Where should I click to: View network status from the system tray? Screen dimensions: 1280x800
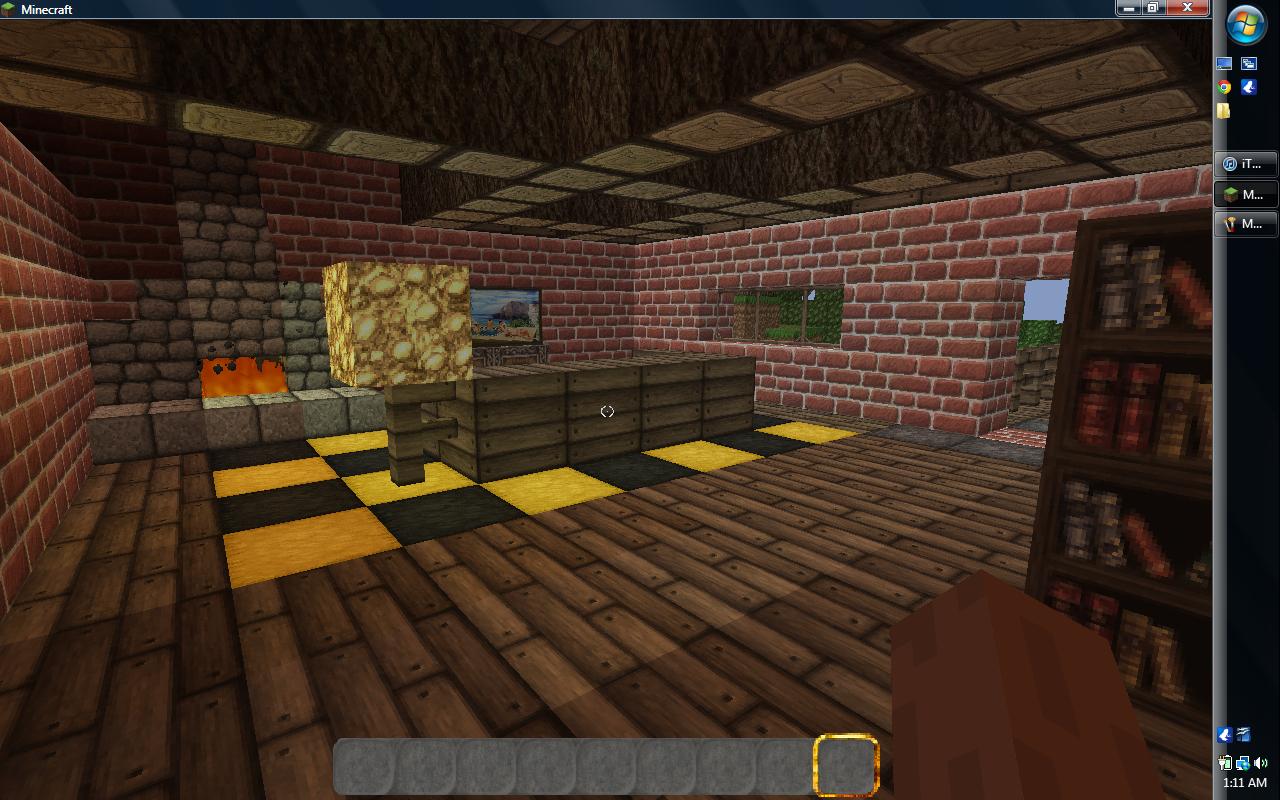[x=1243, y=763]
